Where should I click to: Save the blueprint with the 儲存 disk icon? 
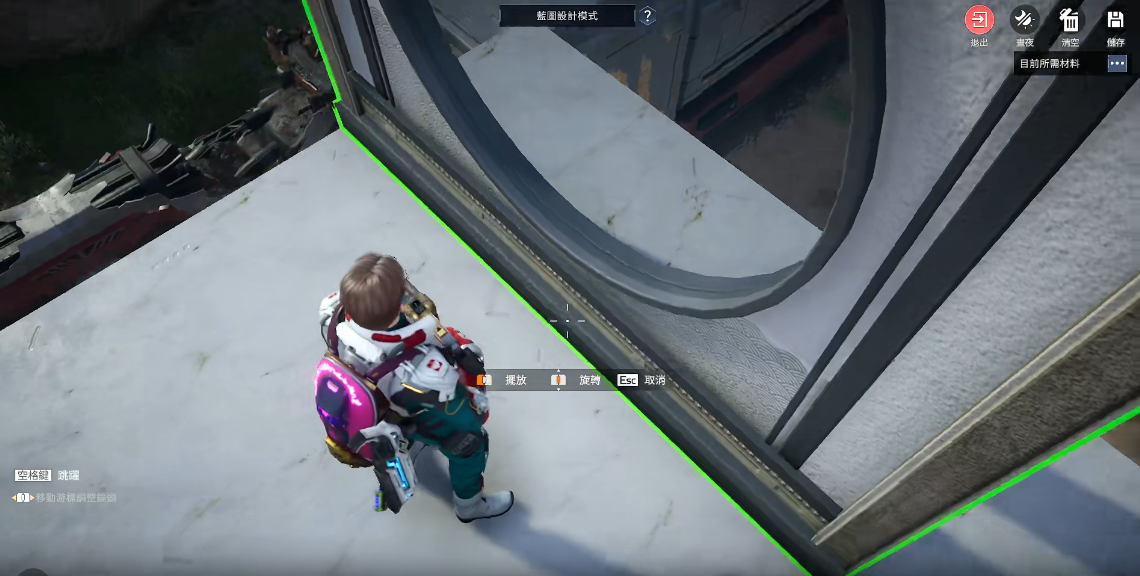(1115, 20)
